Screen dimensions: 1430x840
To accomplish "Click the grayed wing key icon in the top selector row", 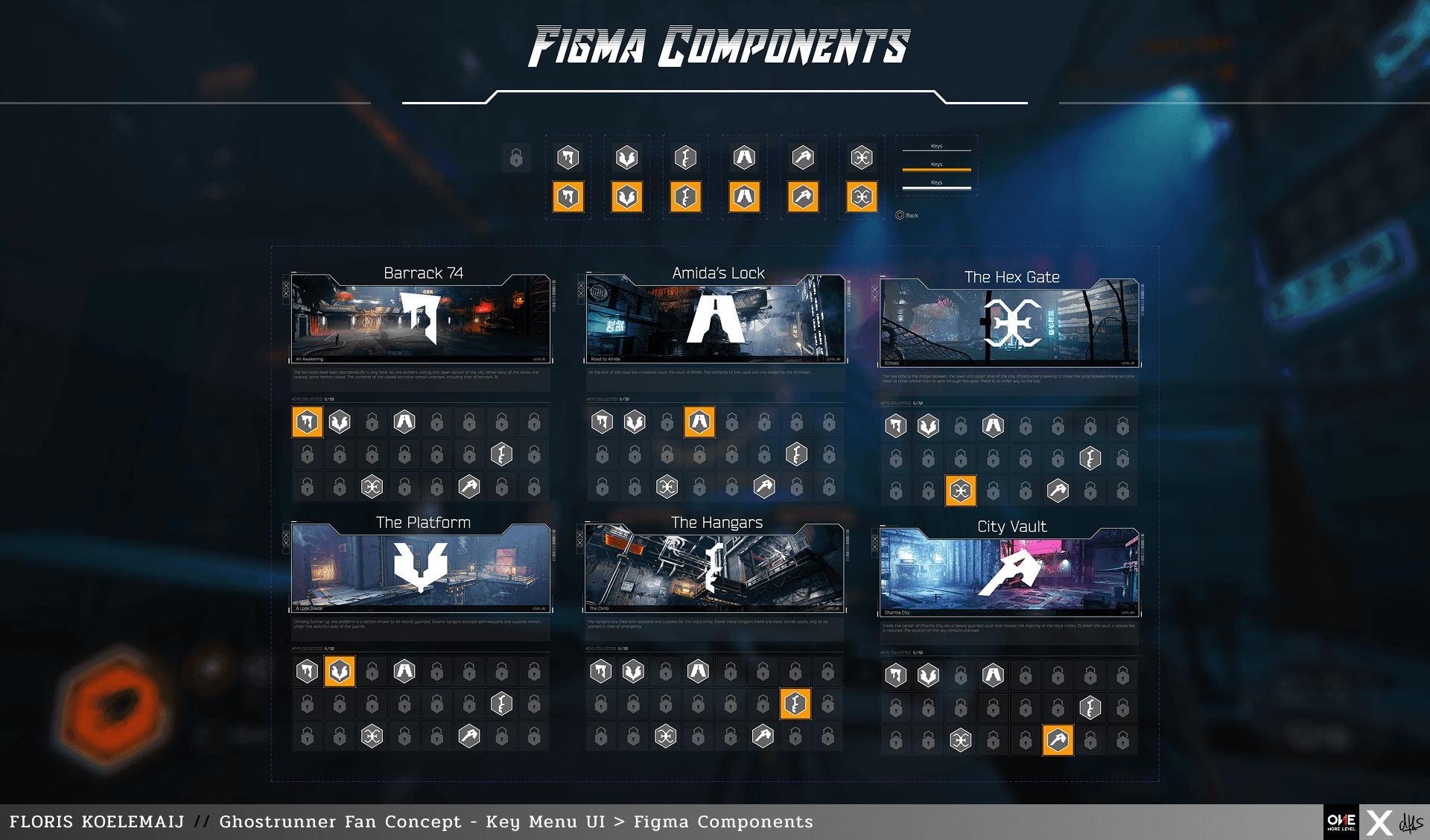I will point(626,157).
